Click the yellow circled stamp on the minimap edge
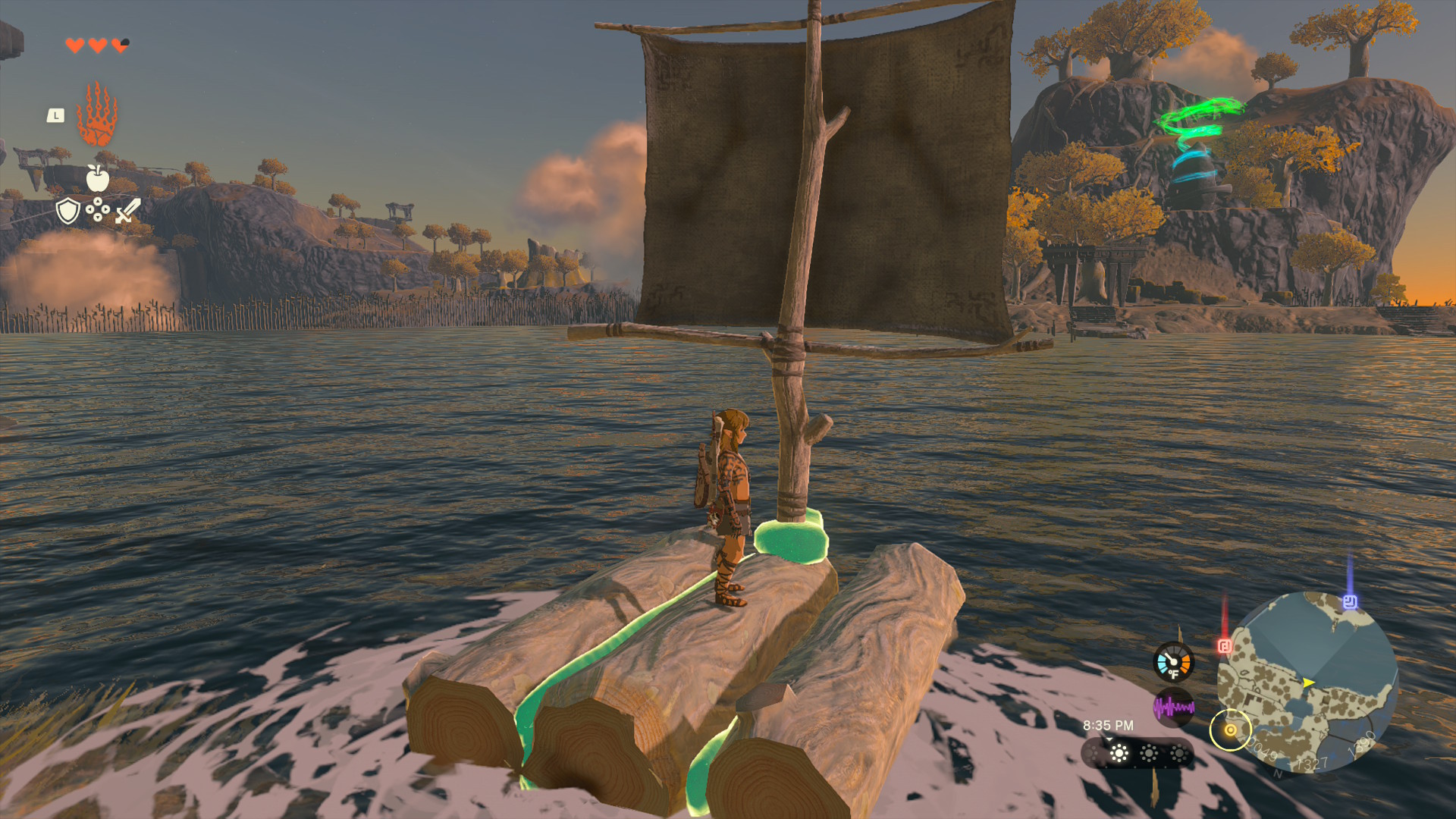Image resolution: width=1456 pixels, height=819 pixels. [x=1230, y=730]
